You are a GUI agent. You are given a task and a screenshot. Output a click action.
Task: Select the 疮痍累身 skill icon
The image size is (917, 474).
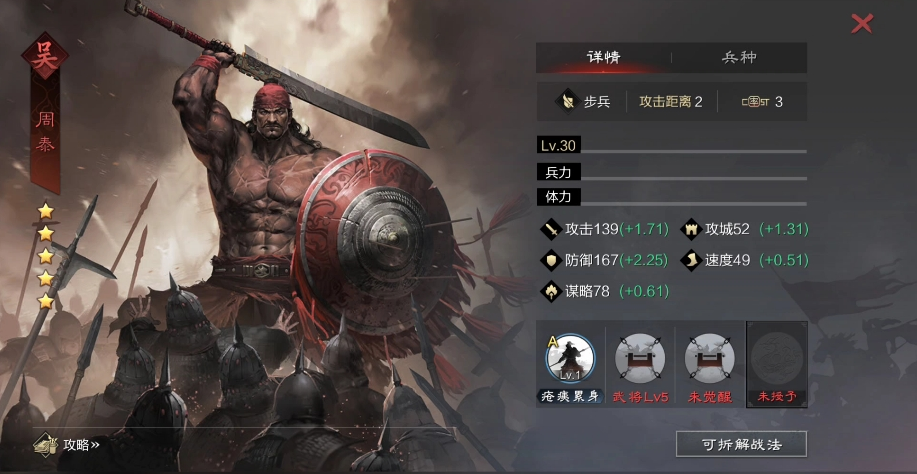(570, 359)
